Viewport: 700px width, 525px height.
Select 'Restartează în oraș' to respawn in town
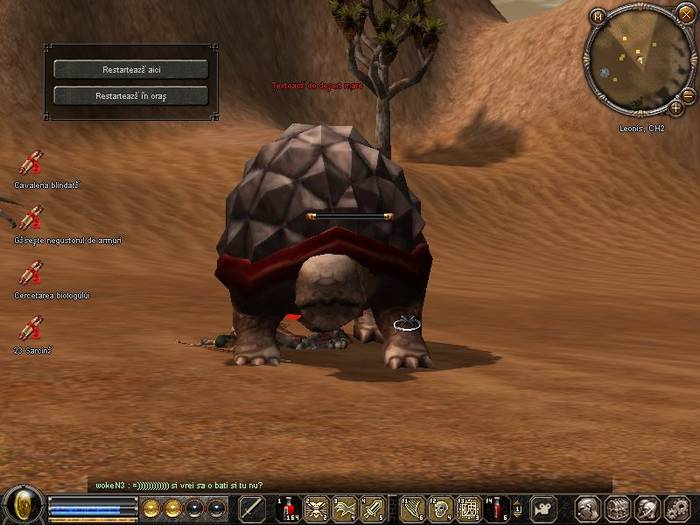pos(130,96)
